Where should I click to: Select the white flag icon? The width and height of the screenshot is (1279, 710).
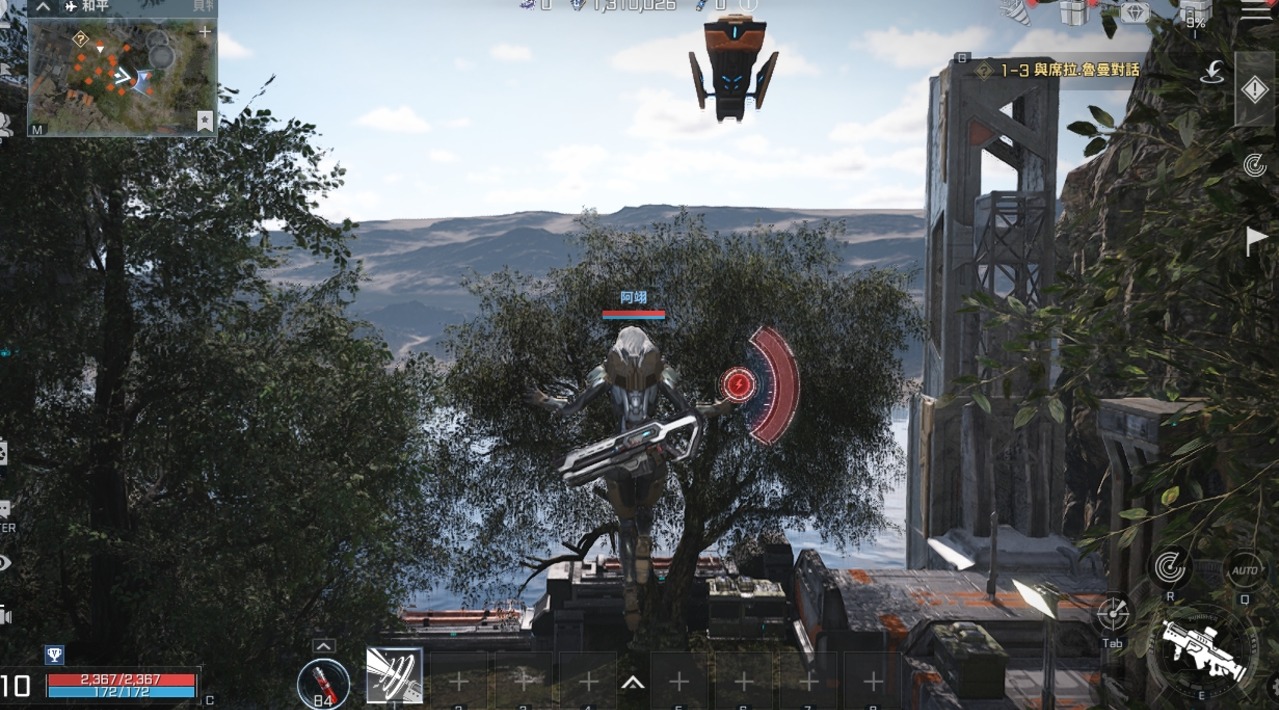[x=1255, y=240]
